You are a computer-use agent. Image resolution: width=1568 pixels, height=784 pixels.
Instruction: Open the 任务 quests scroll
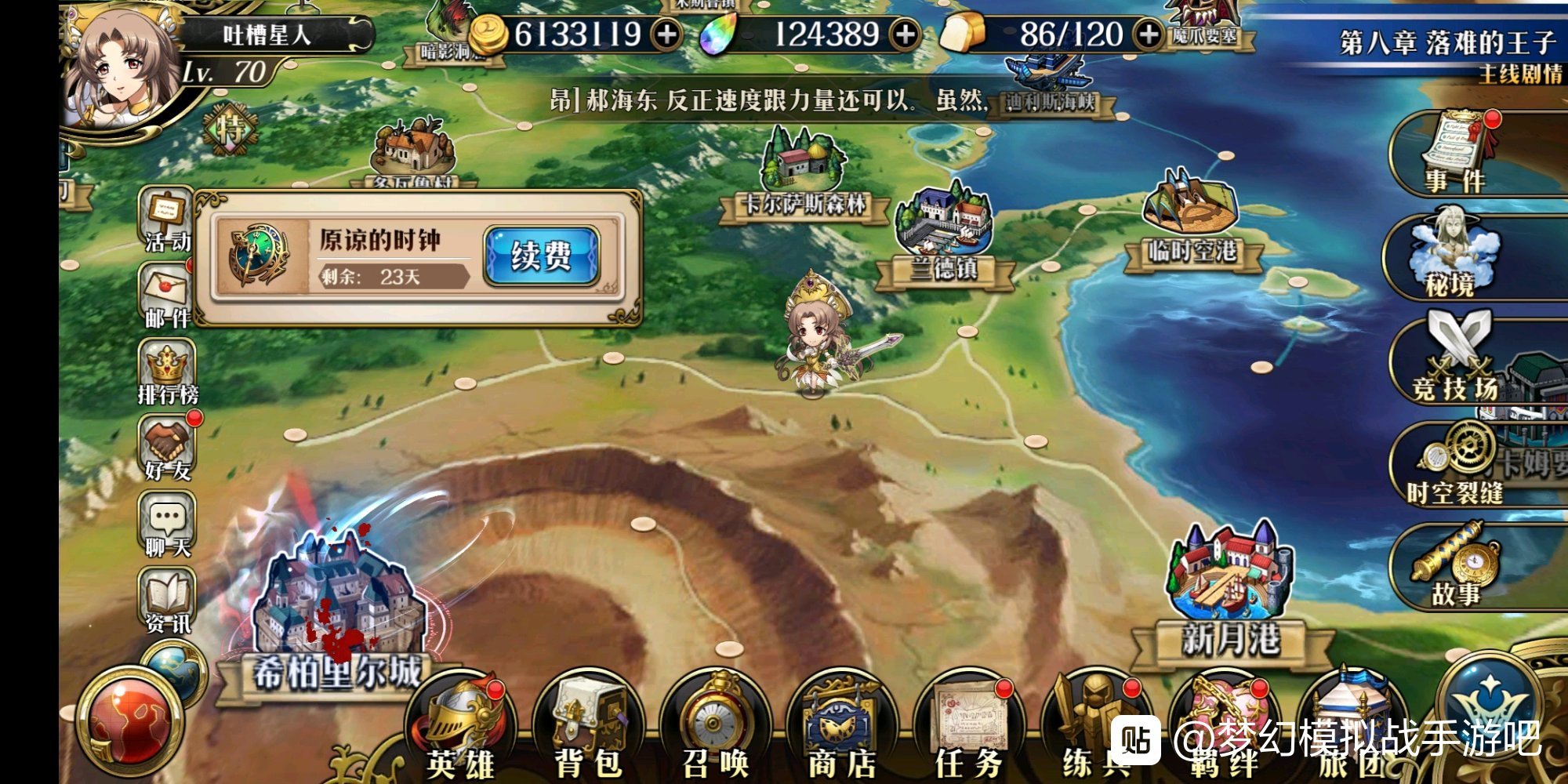click(x=969, y=729)
